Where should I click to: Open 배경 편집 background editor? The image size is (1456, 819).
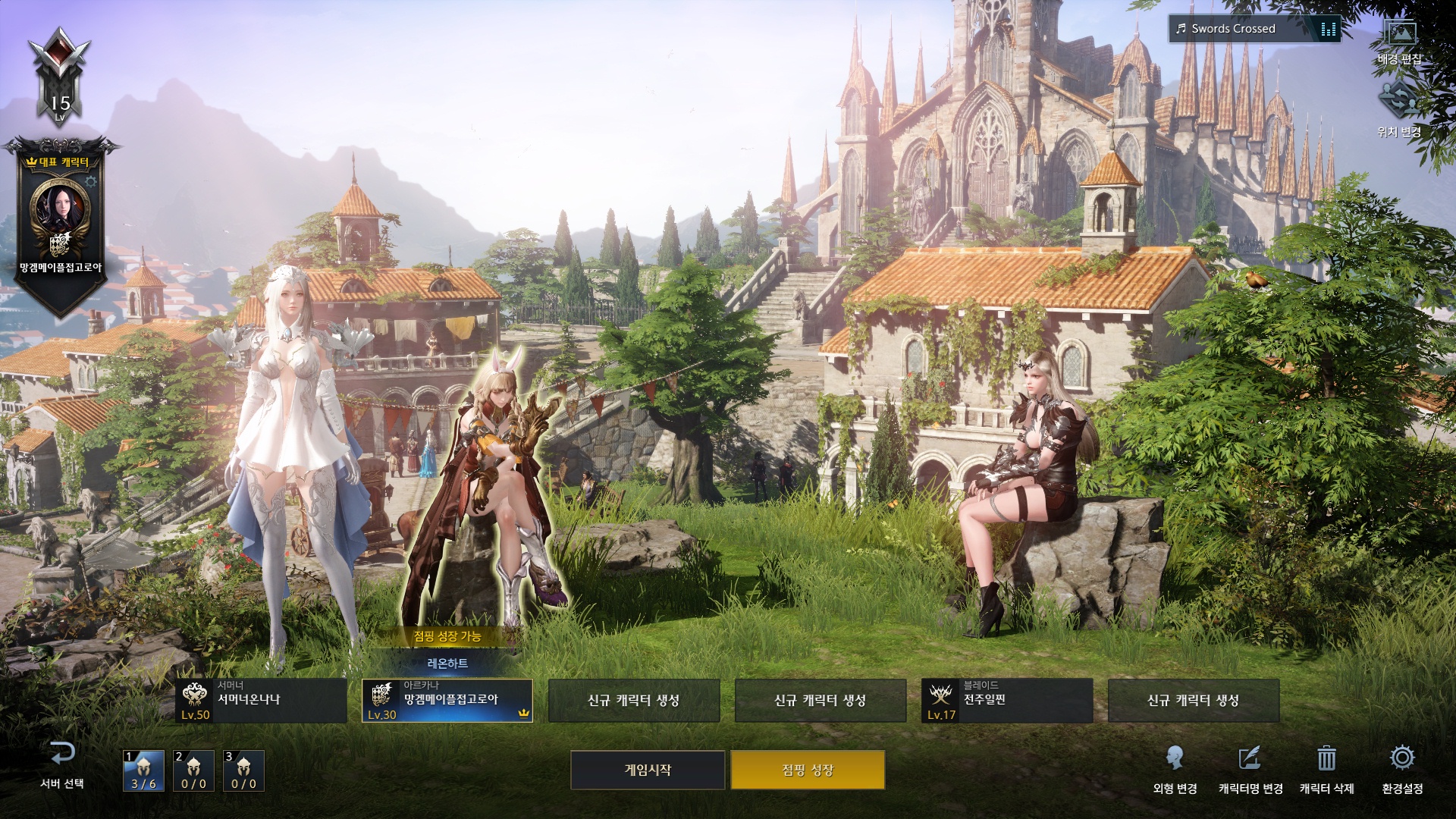point(1399,42)
